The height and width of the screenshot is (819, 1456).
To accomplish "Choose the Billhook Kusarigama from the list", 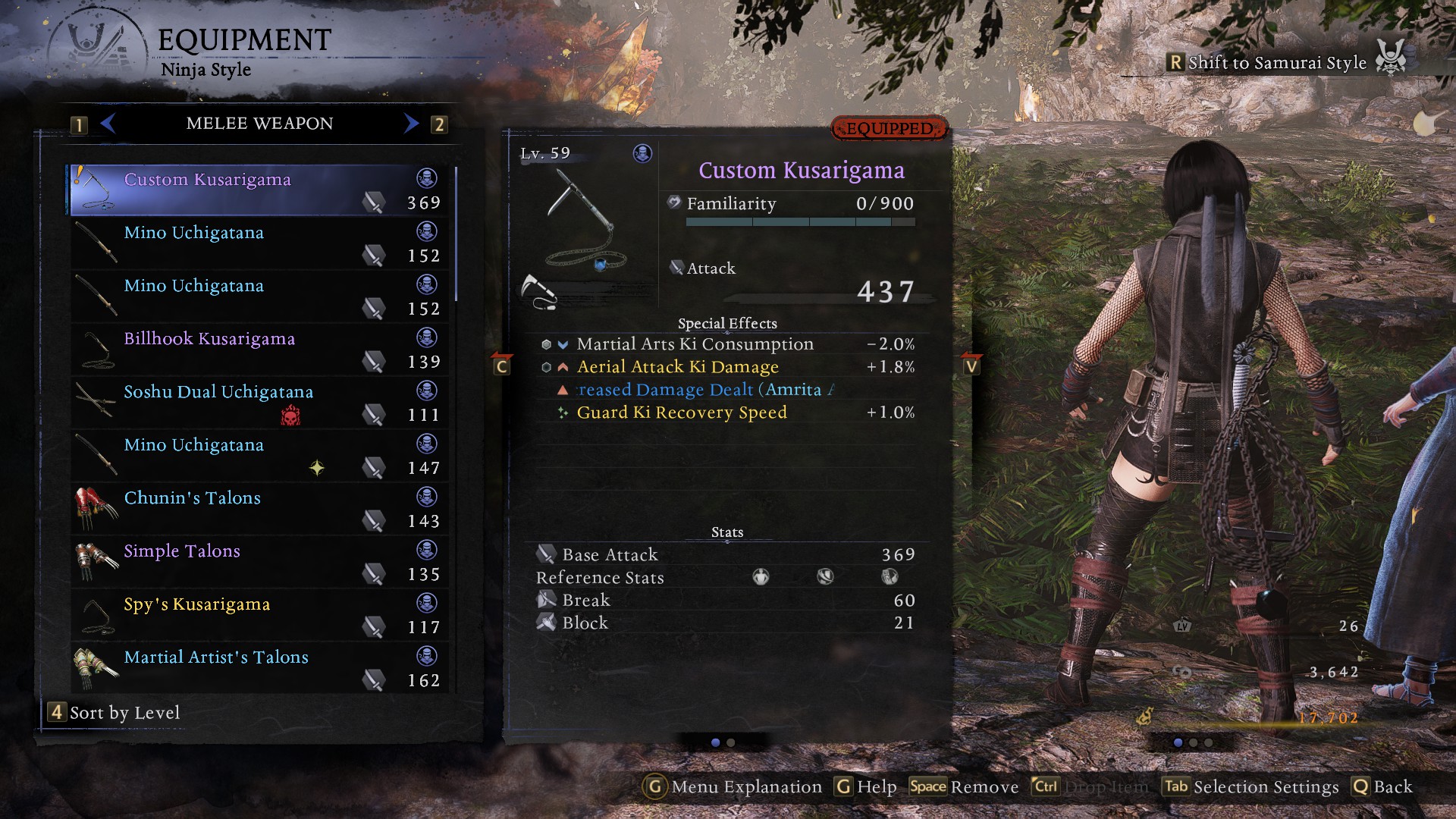I will pyautogui.click(x=258, y=350).
